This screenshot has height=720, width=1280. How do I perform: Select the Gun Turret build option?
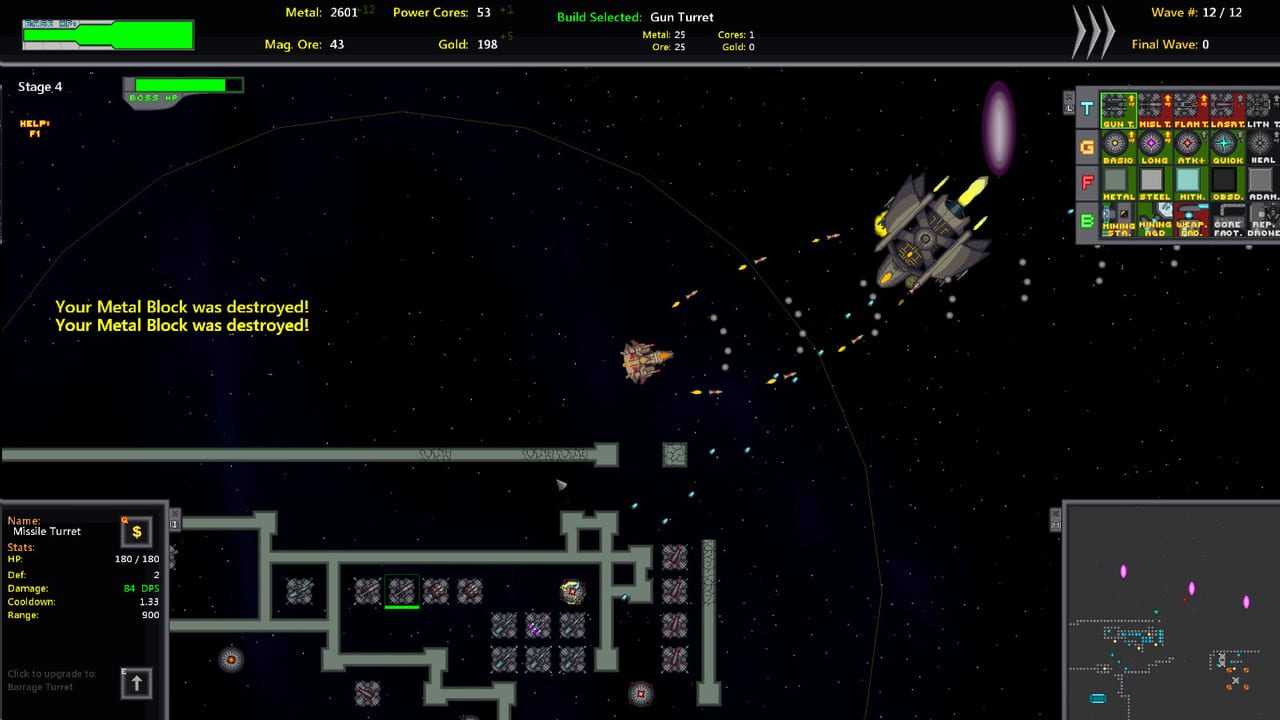coord(1117,108)
